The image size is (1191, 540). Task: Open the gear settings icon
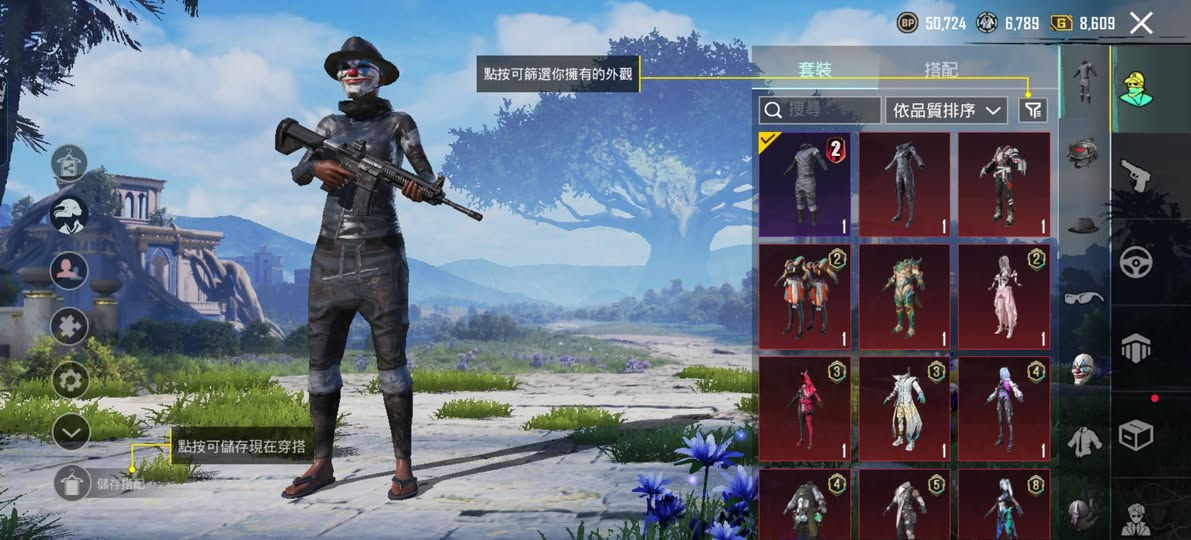click(70, 380)
